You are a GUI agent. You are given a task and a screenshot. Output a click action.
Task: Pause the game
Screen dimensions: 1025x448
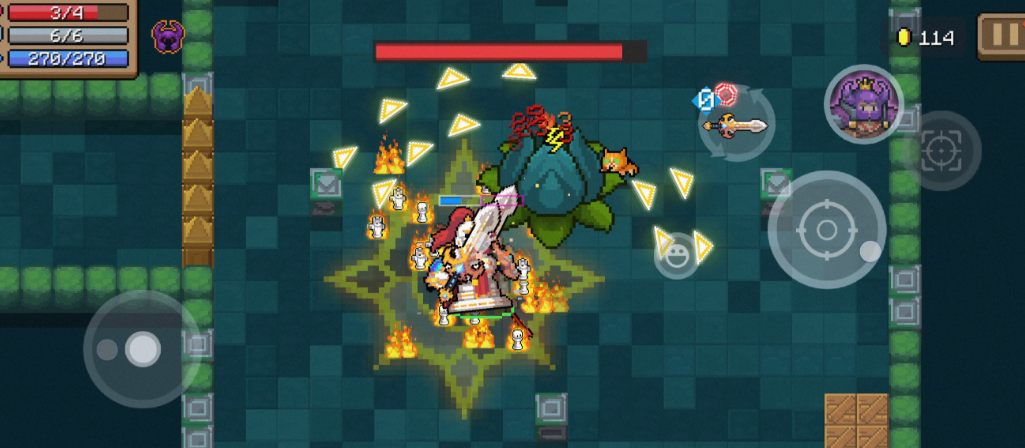(999, 37)
